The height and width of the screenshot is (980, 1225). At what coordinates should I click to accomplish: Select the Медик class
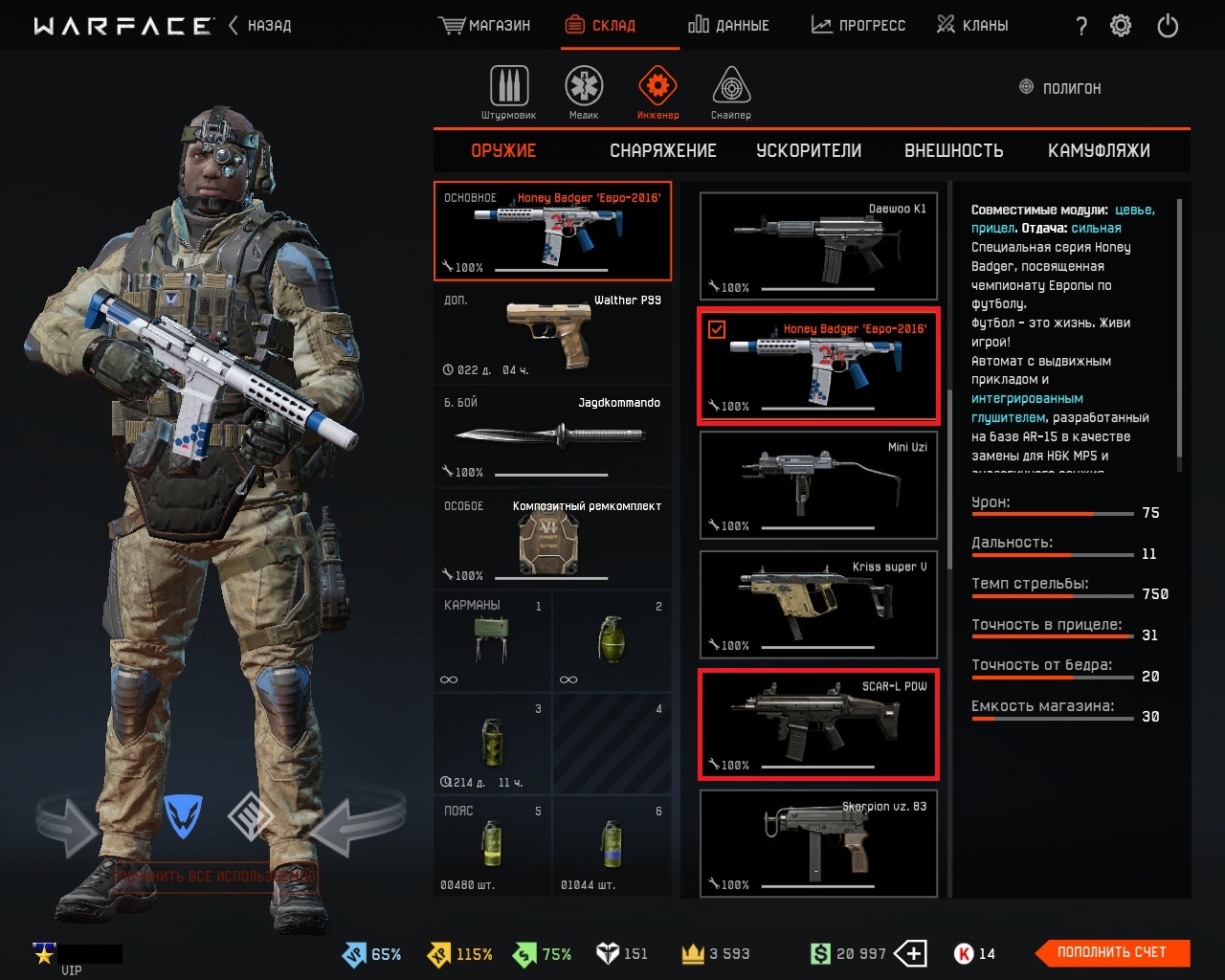tap(584, 93)
